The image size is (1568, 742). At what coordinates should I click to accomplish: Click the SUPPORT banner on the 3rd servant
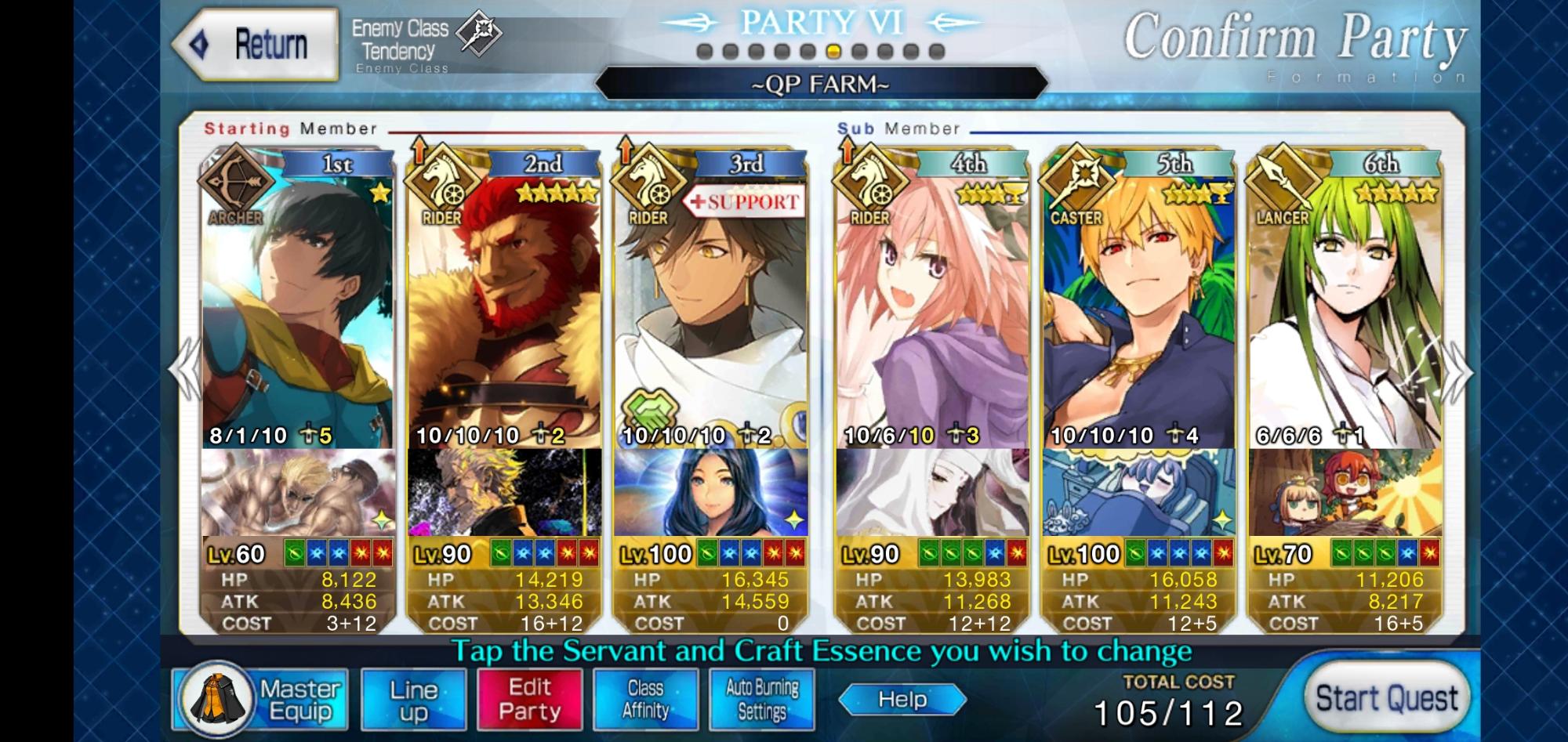point(746,202)
